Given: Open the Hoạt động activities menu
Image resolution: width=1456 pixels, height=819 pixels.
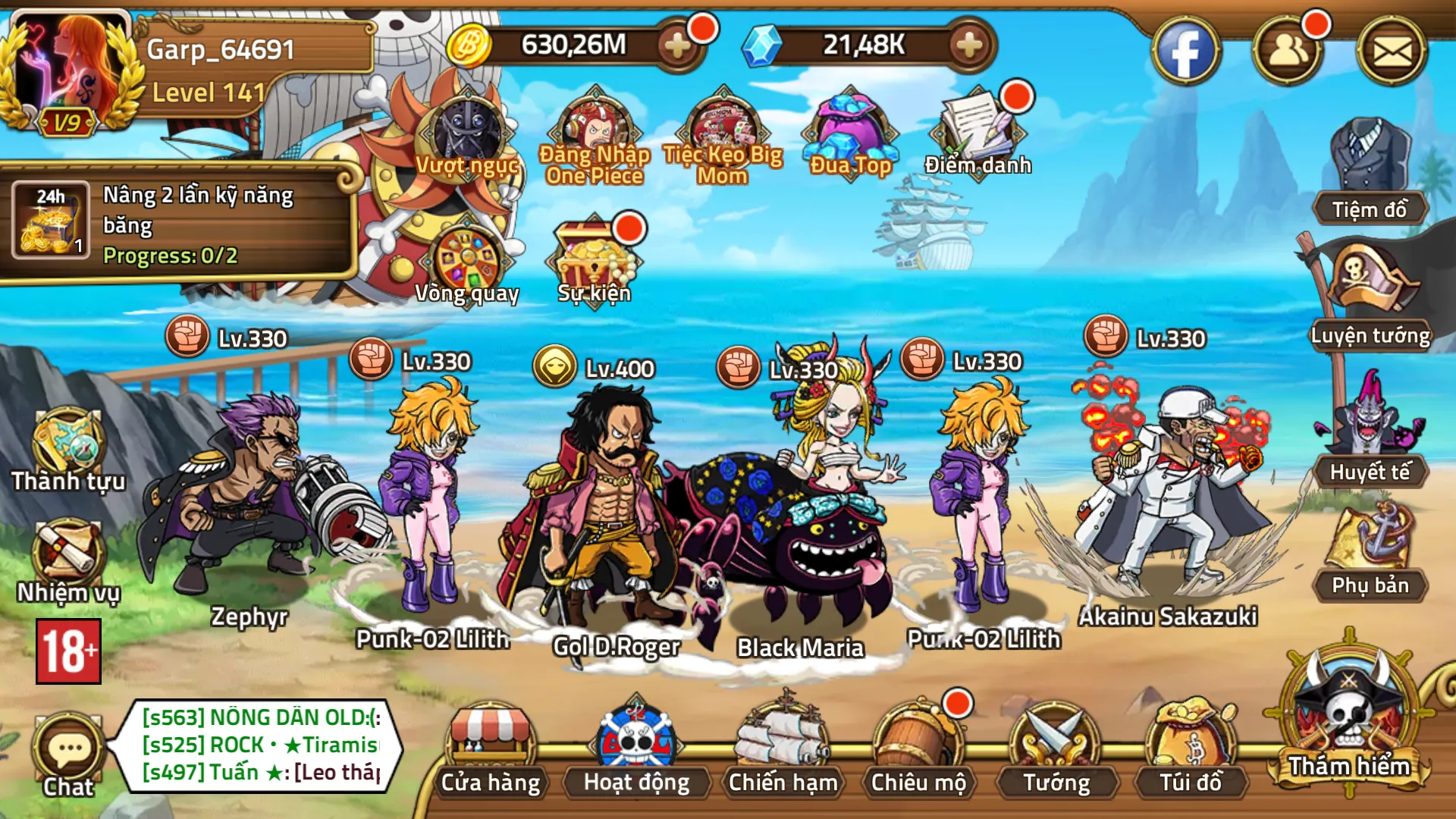Looking at the screenshot, I should click(636, 747).
